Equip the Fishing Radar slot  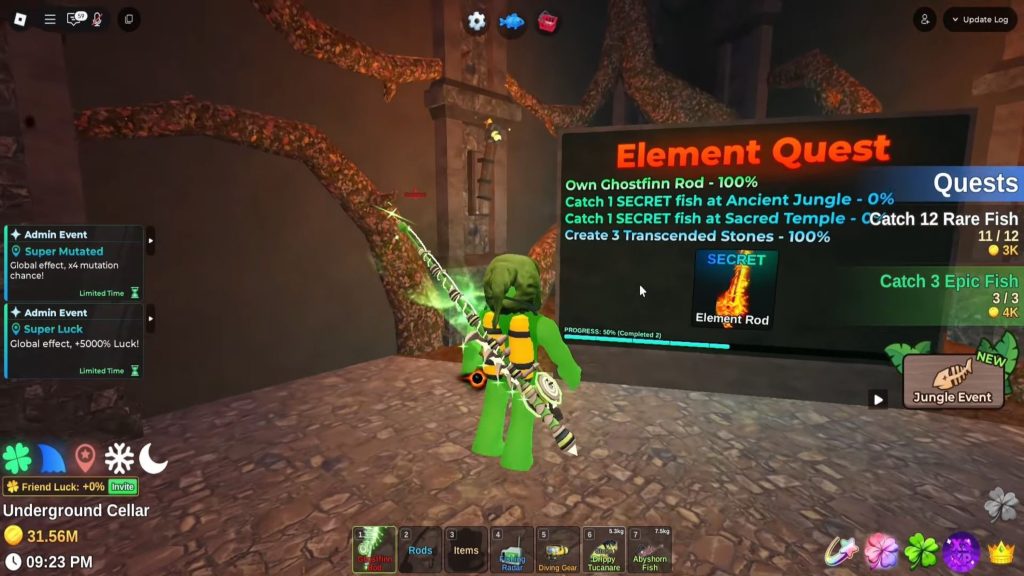point(512,549)
